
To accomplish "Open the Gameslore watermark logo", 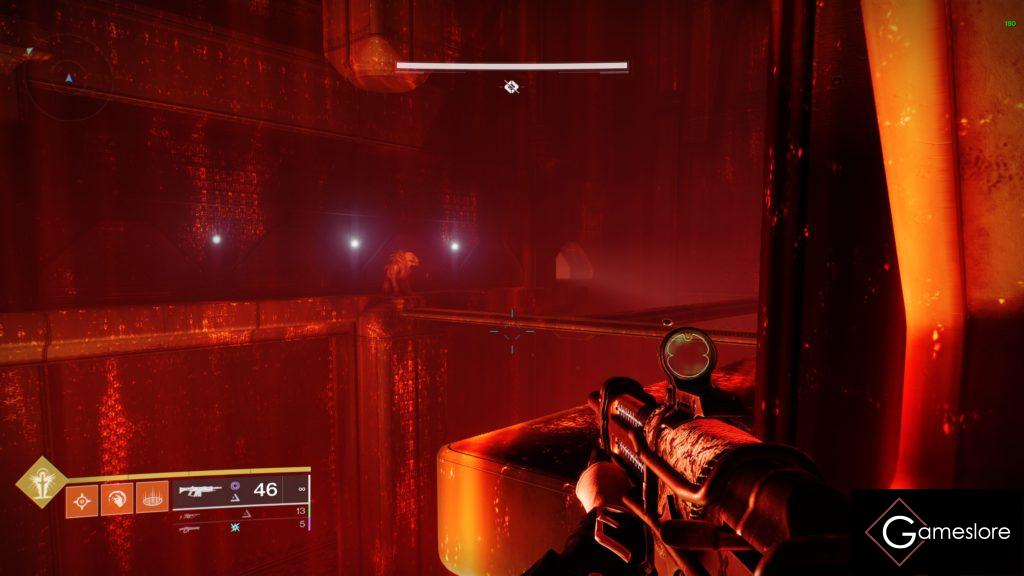I will click(x=937, y=532).
